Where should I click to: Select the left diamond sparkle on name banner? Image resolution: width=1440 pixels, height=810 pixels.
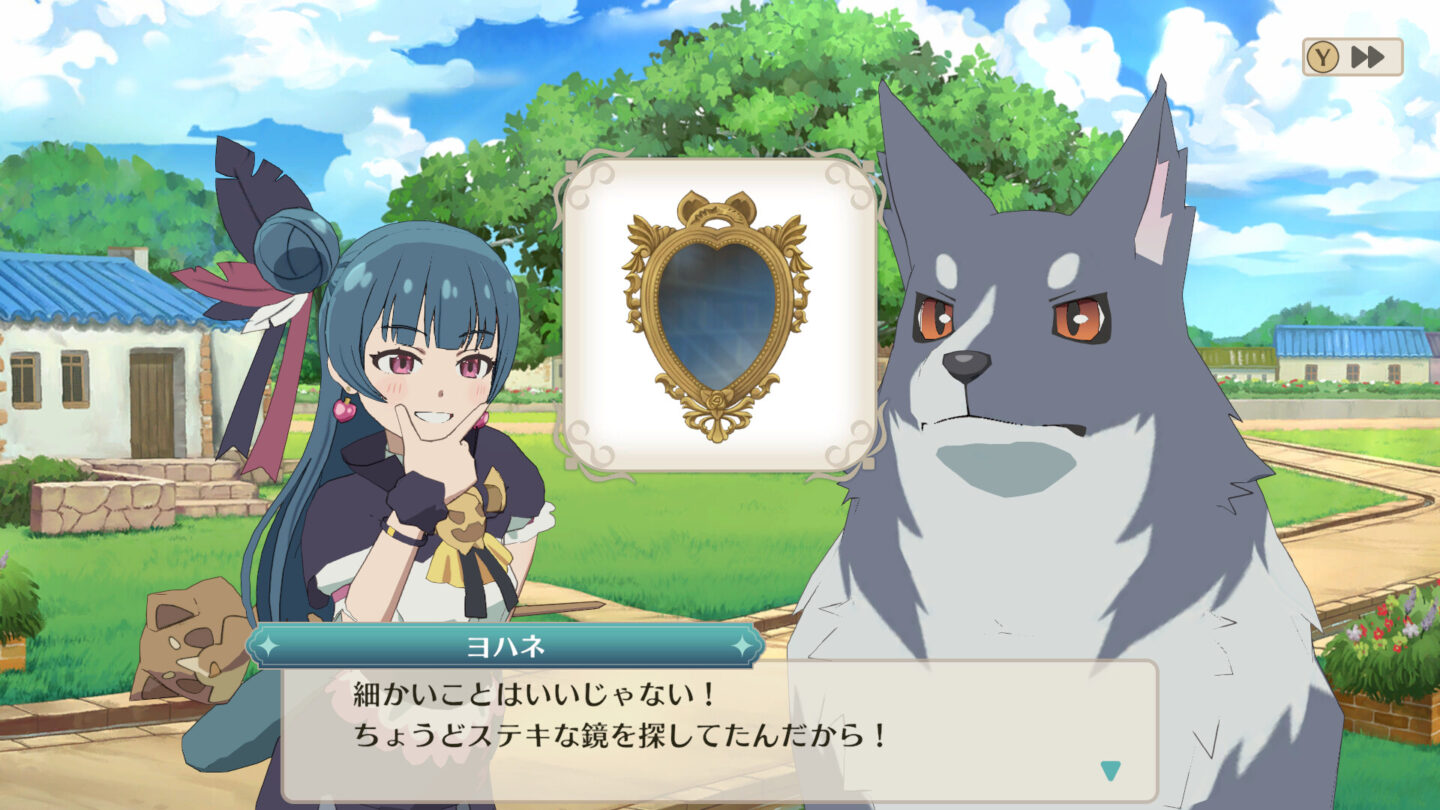click(266, 647)
